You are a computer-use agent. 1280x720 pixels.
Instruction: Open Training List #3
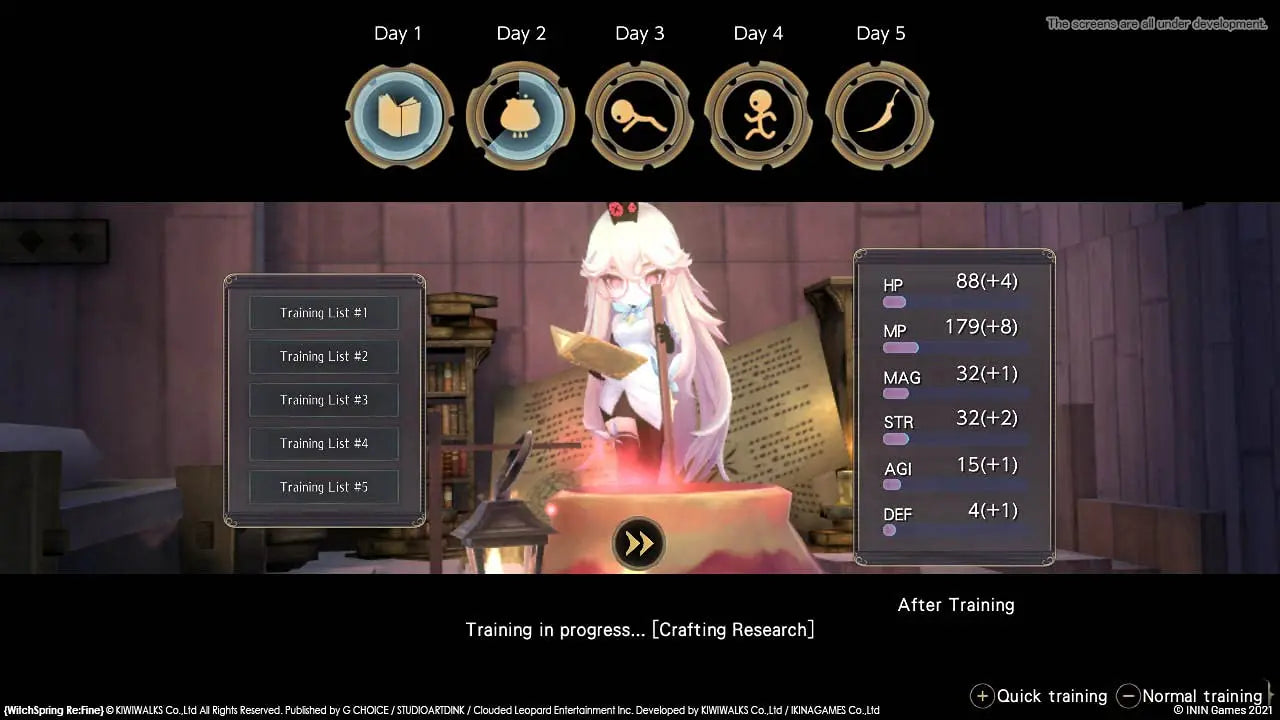point(323,399)
